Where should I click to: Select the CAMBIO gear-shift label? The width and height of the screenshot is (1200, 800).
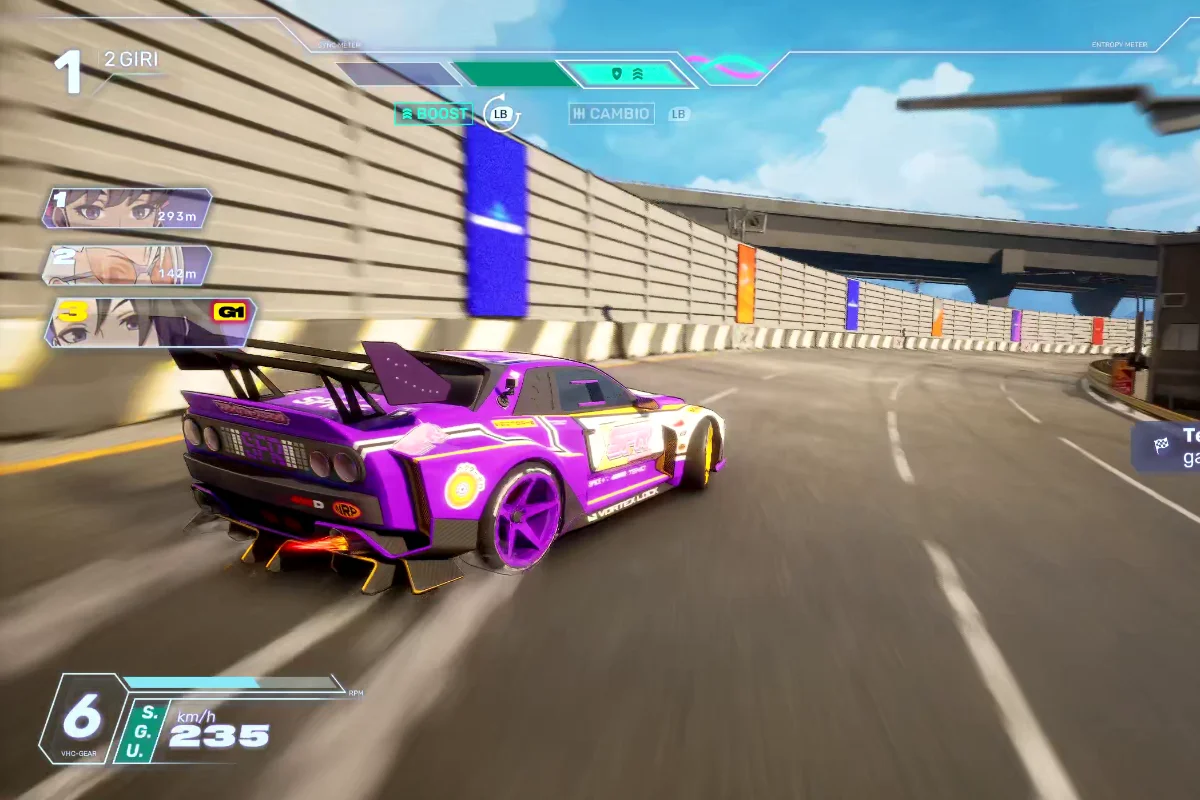coord(611,114)
